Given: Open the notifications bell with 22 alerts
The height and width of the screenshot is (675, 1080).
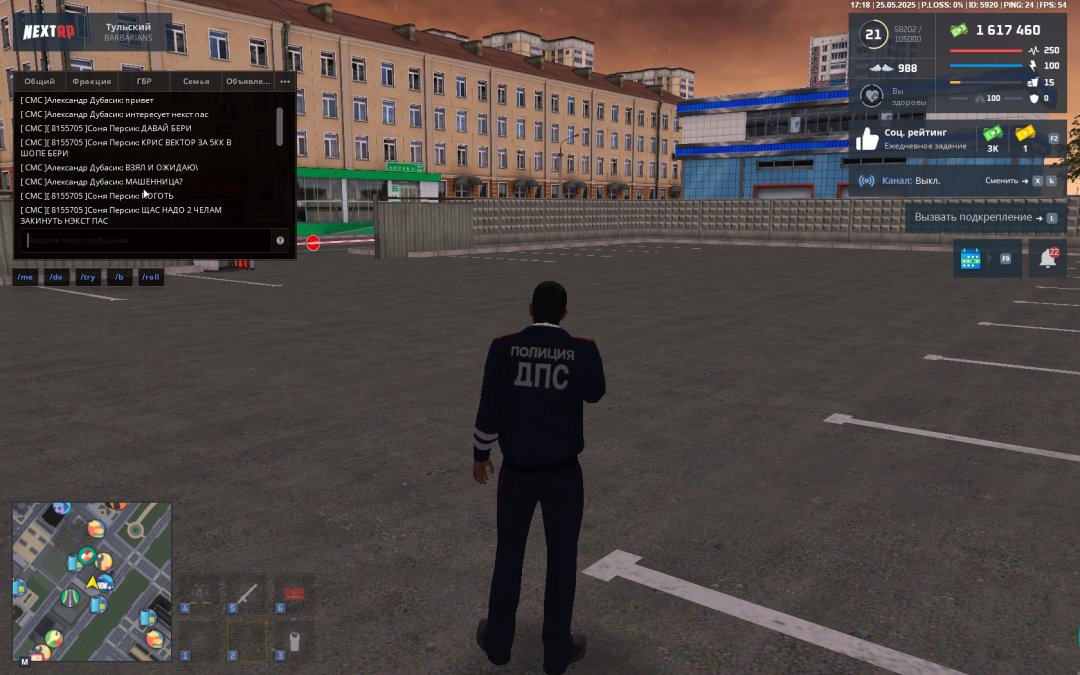Looking at the screenshot, I should (1047, 258).
